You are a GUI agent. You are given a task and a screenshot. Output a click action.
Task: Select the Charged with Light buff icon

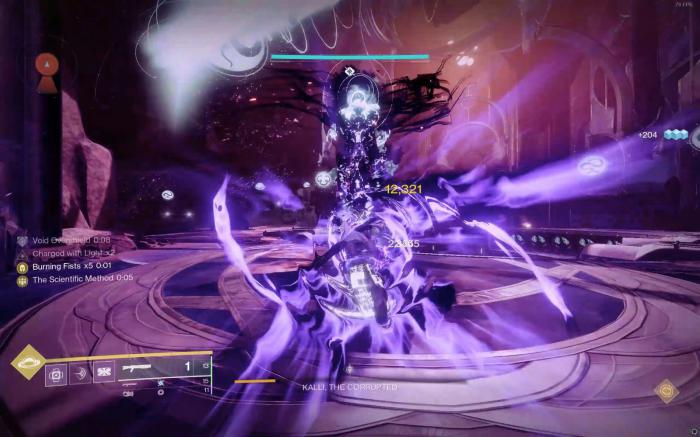(21, 253)
